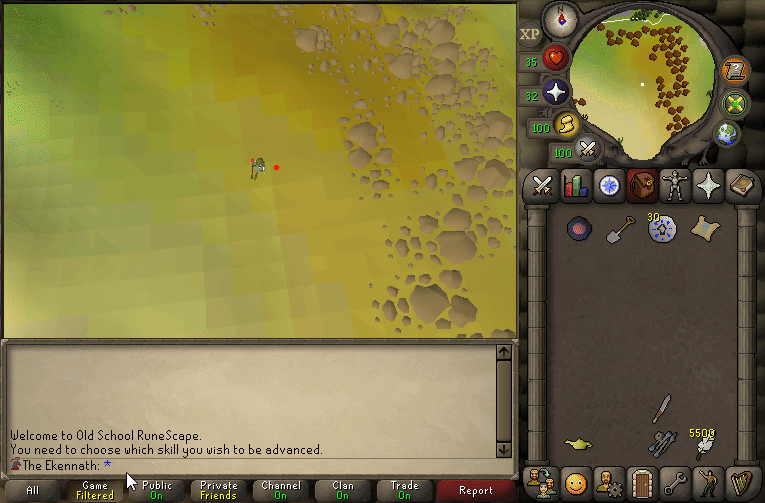Open the Magic spellbook tab
The height and width of the screenshot is (503, 765).
pyautogui.click(x=740, y=186)
